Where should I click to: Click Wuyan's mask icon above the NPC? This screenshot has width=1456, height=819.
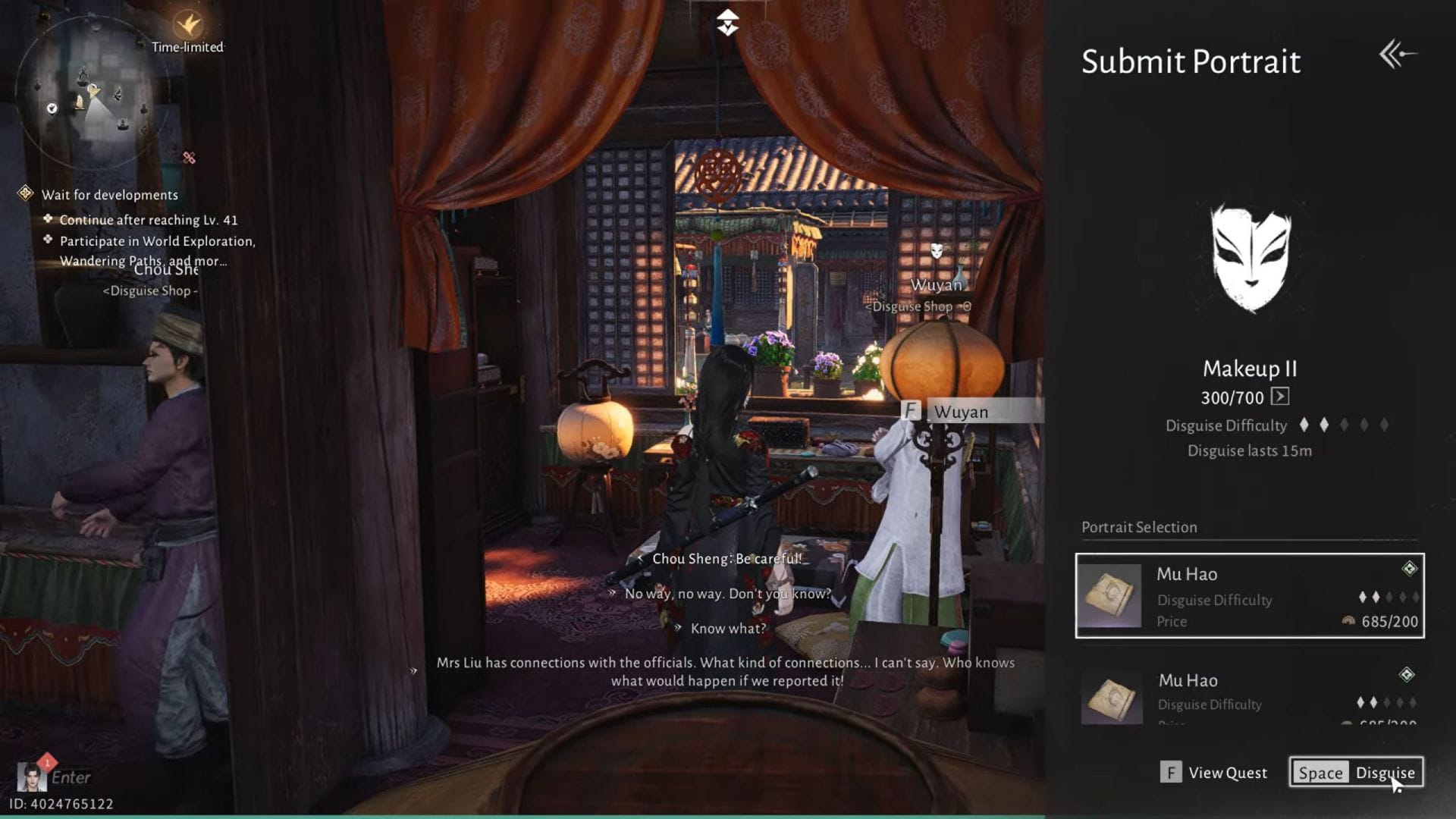click(x=937, y=249)
